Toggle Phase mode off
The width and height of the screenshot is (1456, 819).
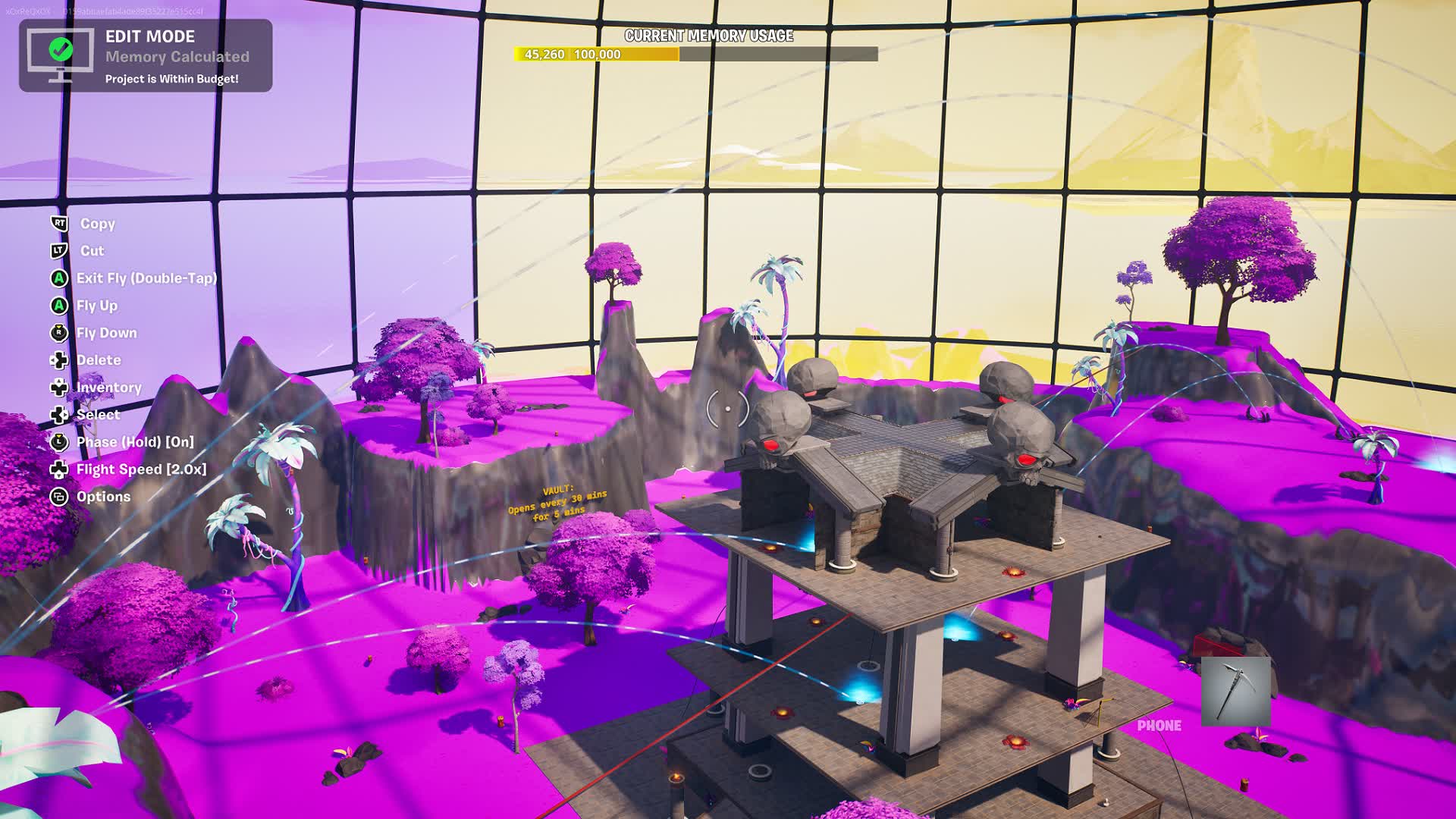59,442
